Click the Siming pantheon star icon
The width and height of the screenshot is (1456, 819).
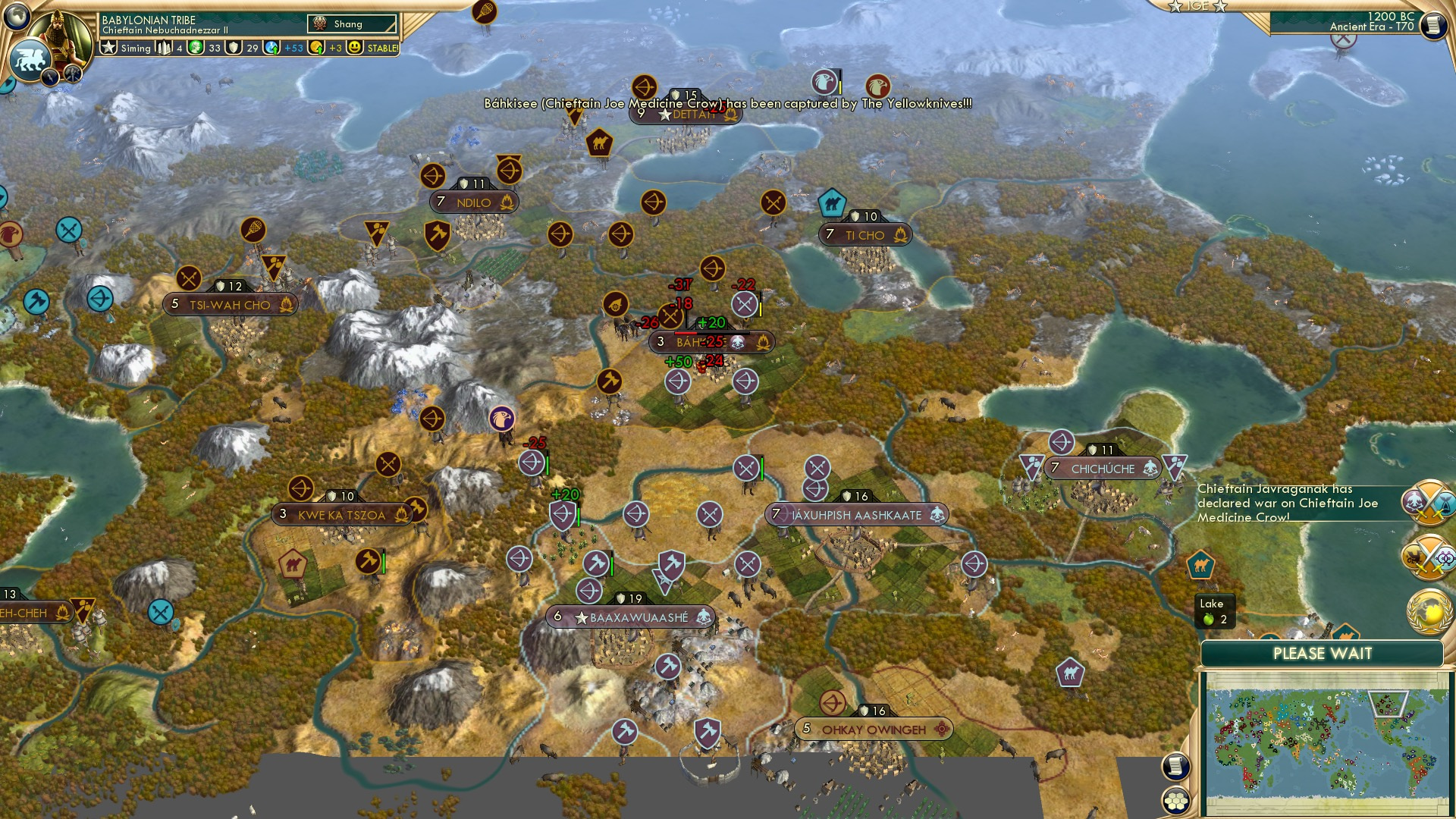(x=107, y=47)
